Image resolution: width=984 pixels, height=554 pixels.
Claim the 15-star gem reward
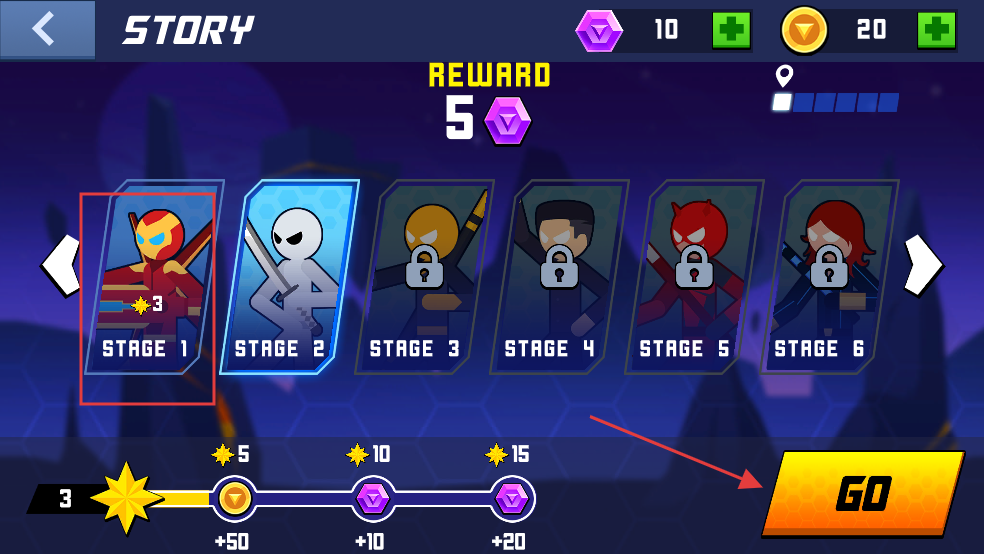pyautogui.click(x=511, y=497)
